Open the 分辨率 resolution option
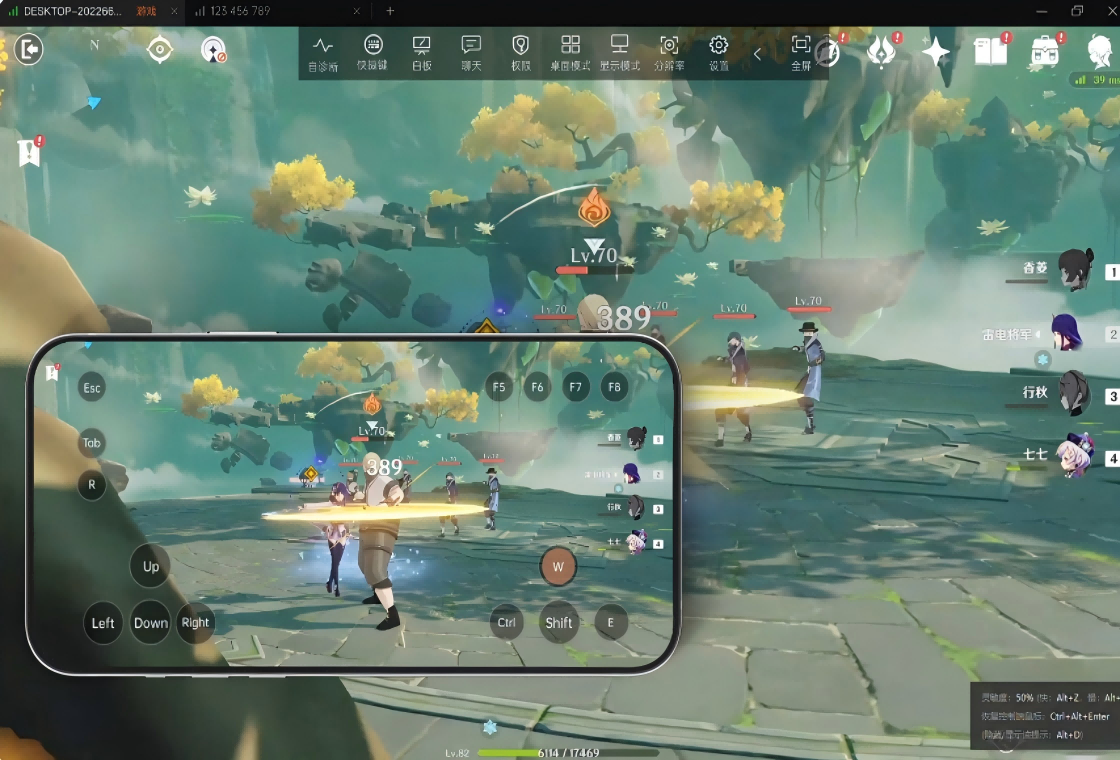Viewport: 1120px width, 760px height. tap(669, 52)
